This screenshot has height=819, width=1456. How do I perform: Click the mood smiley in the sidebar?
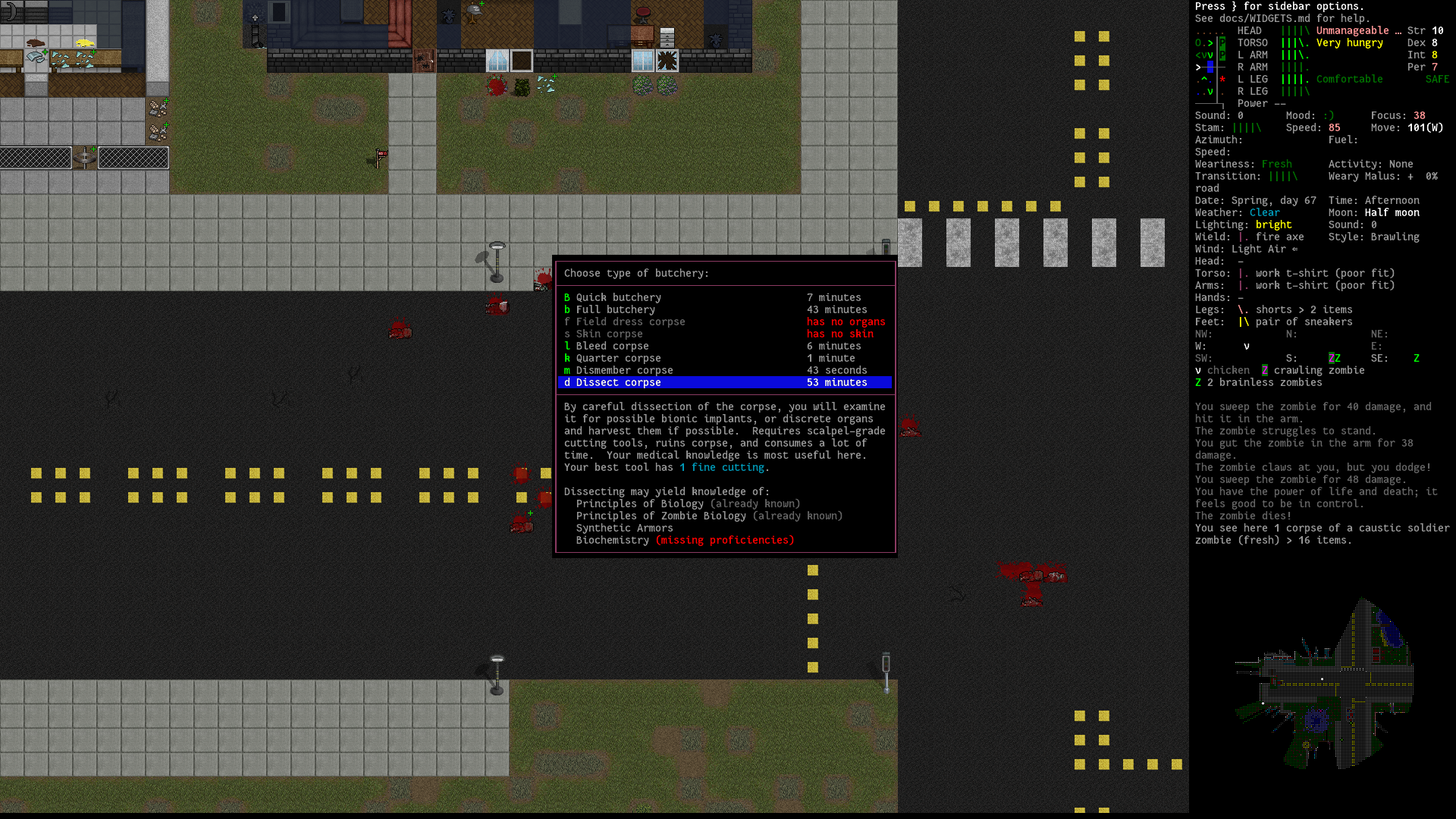(1328, 115)
